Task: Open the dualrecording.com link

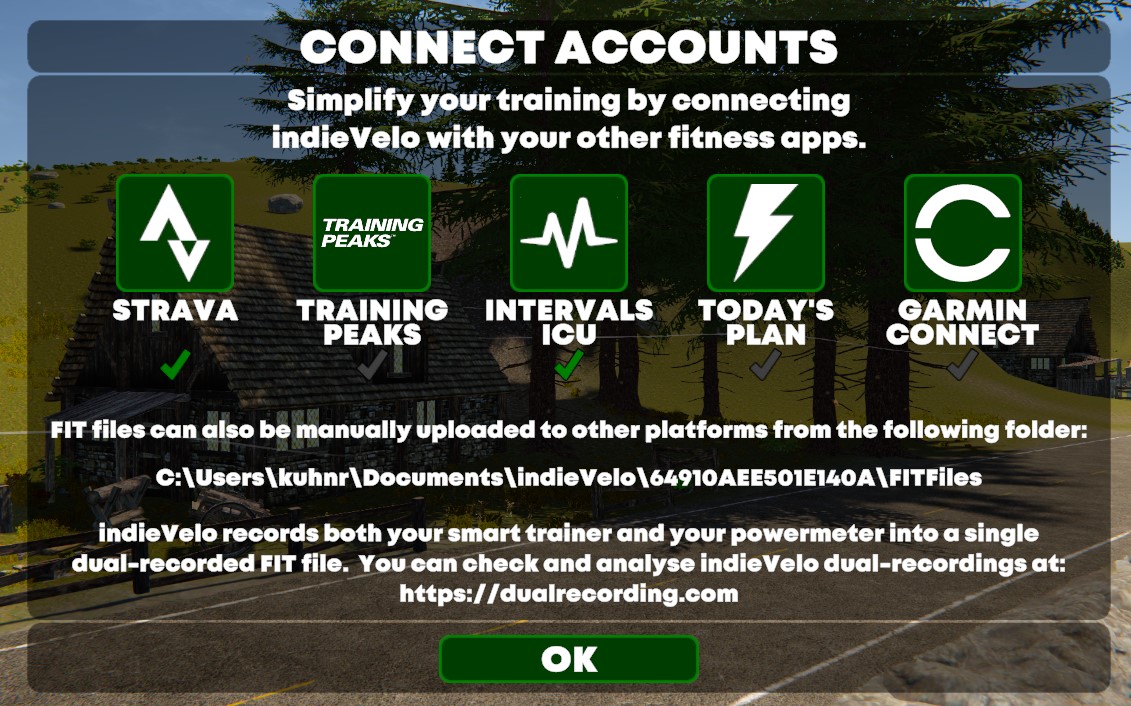Action: pyautogui.click(x=568, y=593)
